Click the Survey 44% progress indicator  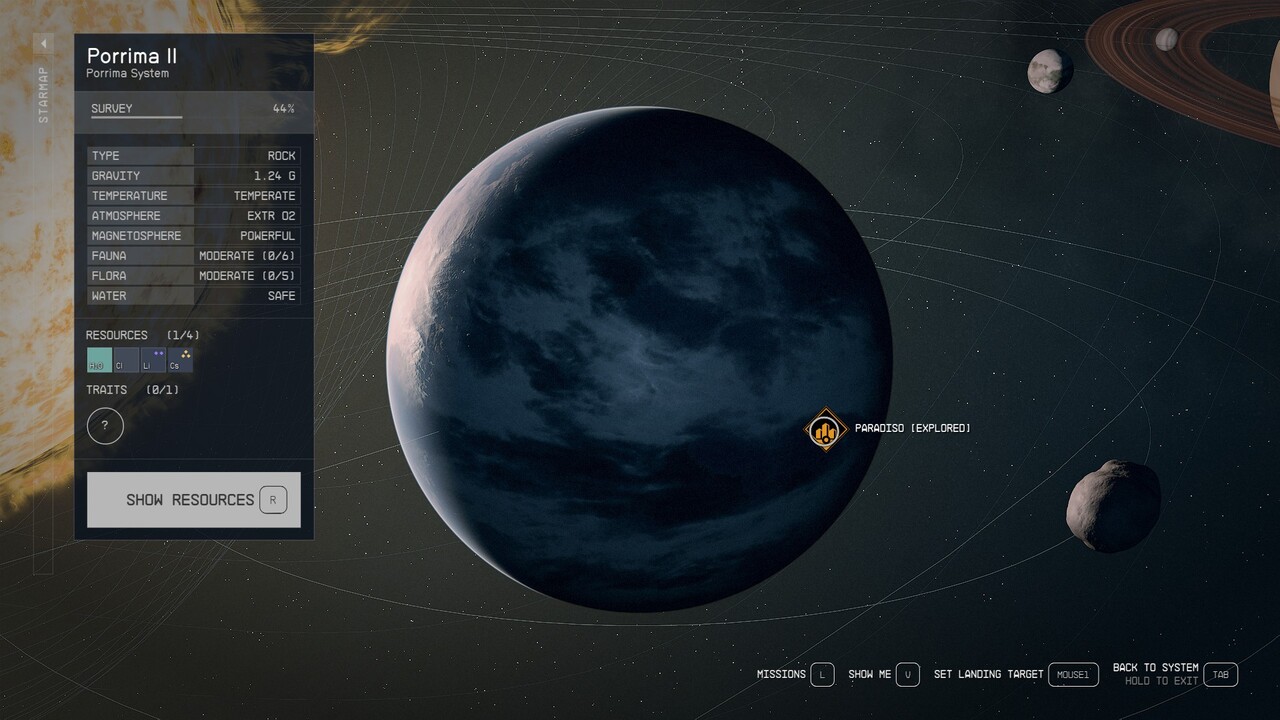coord(282,108)
